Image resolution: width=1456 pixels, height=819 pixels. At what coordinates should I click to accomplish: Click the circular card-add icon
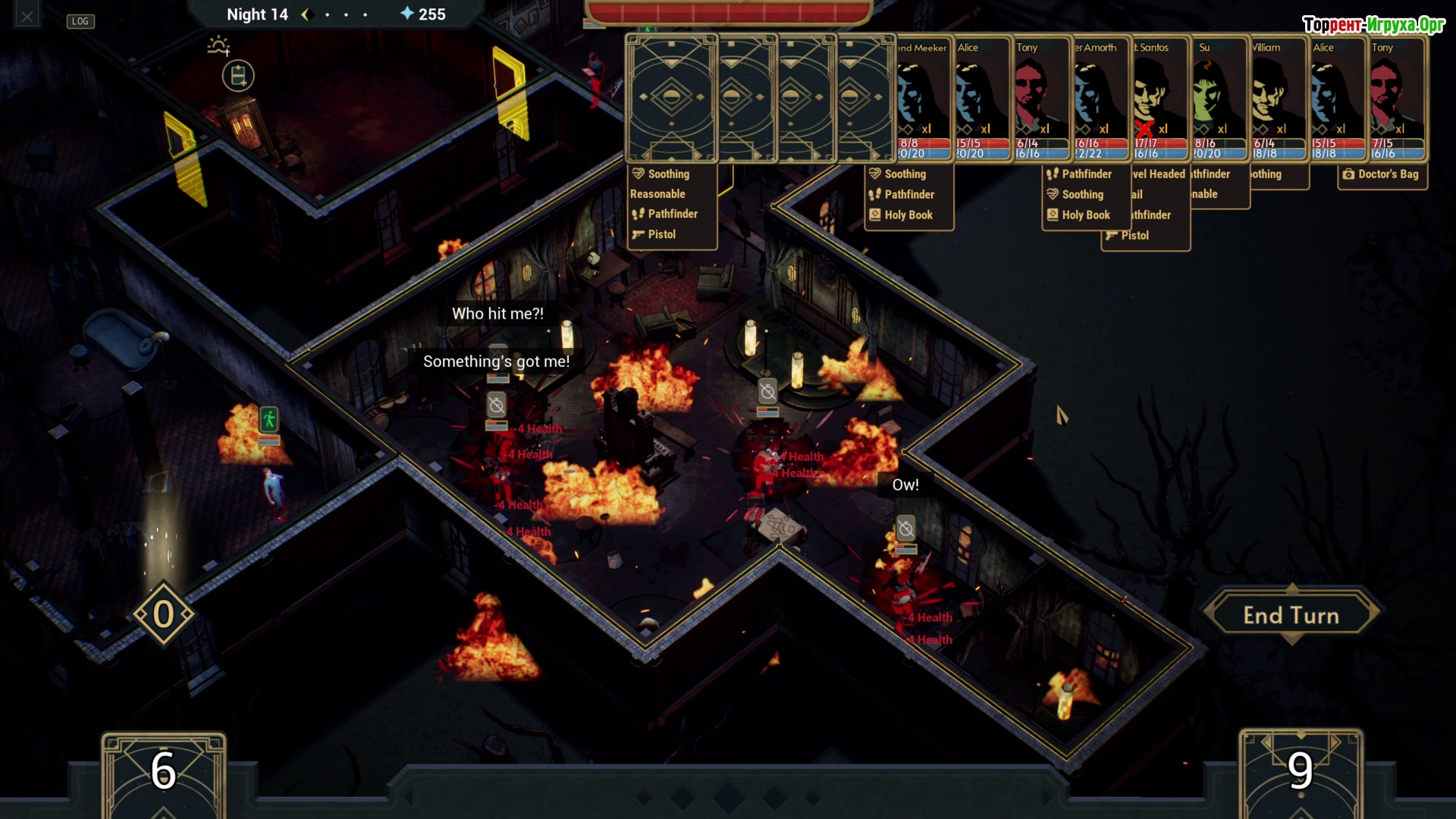[x=238, y=76]
